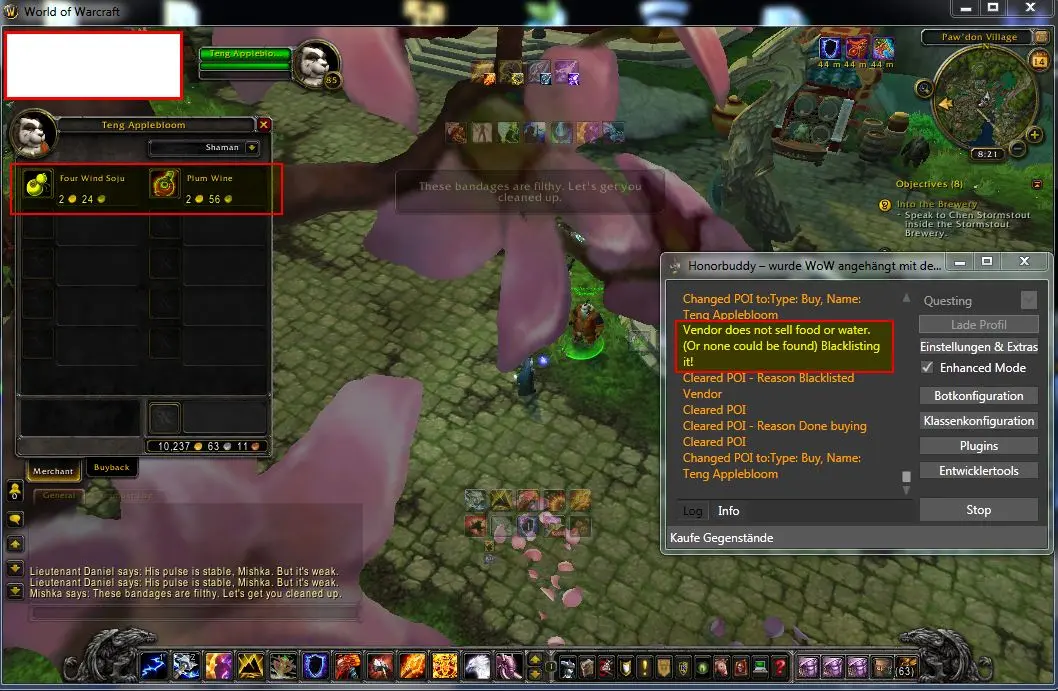
Task: Close the Teng Applebloom merchant window
Action: coord(264,125)
